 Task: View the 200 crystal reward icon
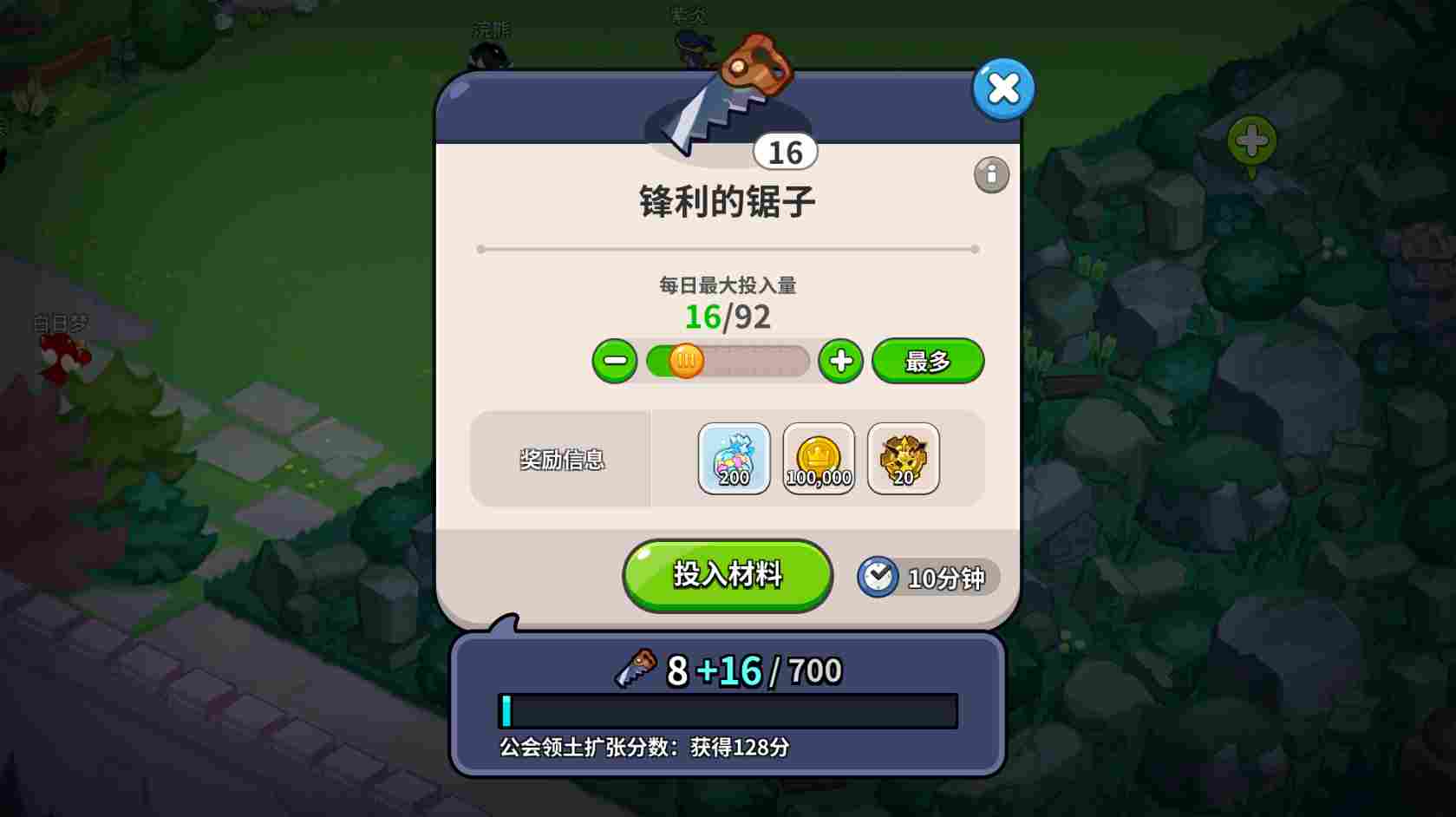point(733,458)
